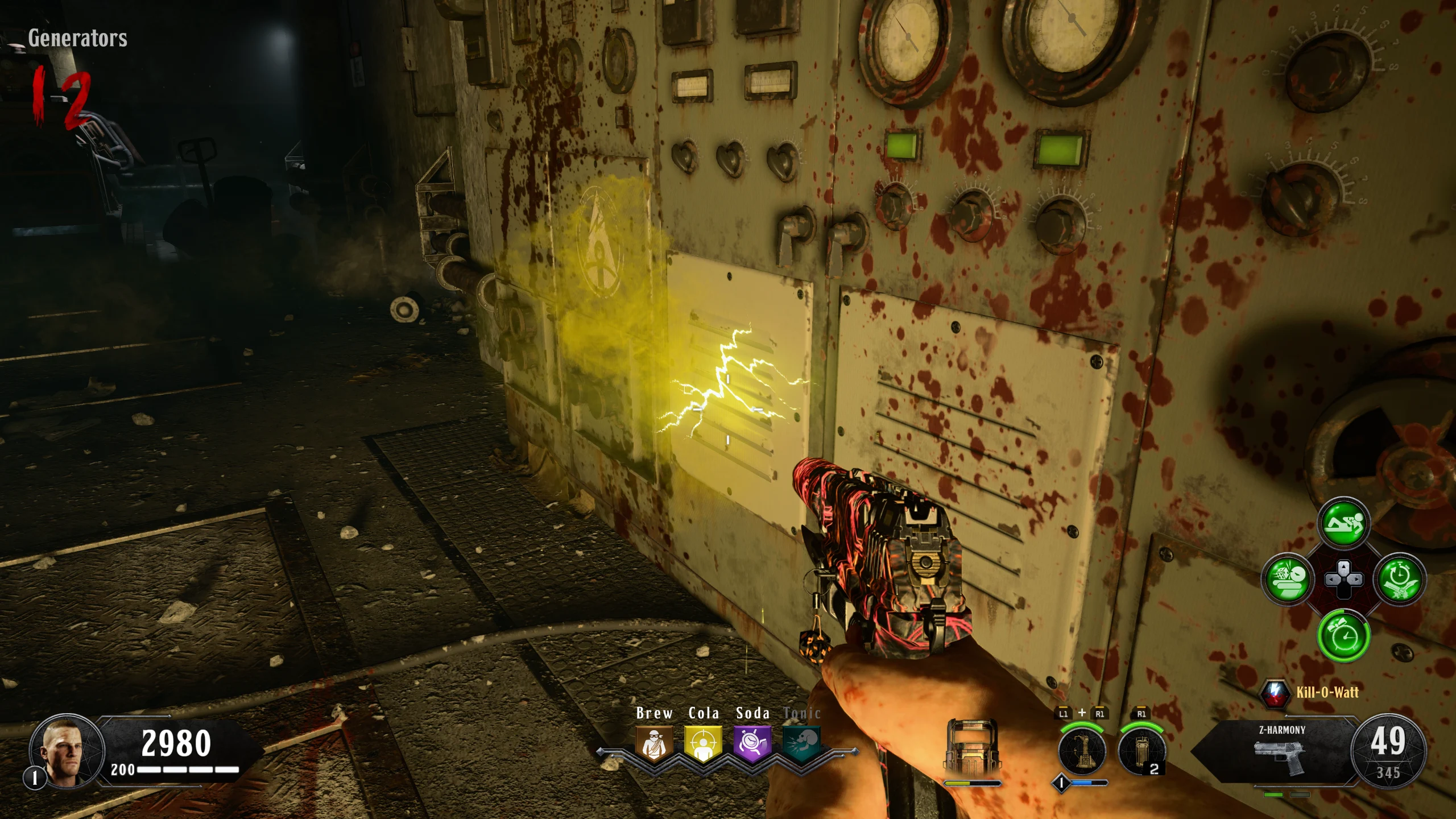Select the purple Soda perk icon
The width and height of the screenshot is (1456, 819).
click(752, 743)
